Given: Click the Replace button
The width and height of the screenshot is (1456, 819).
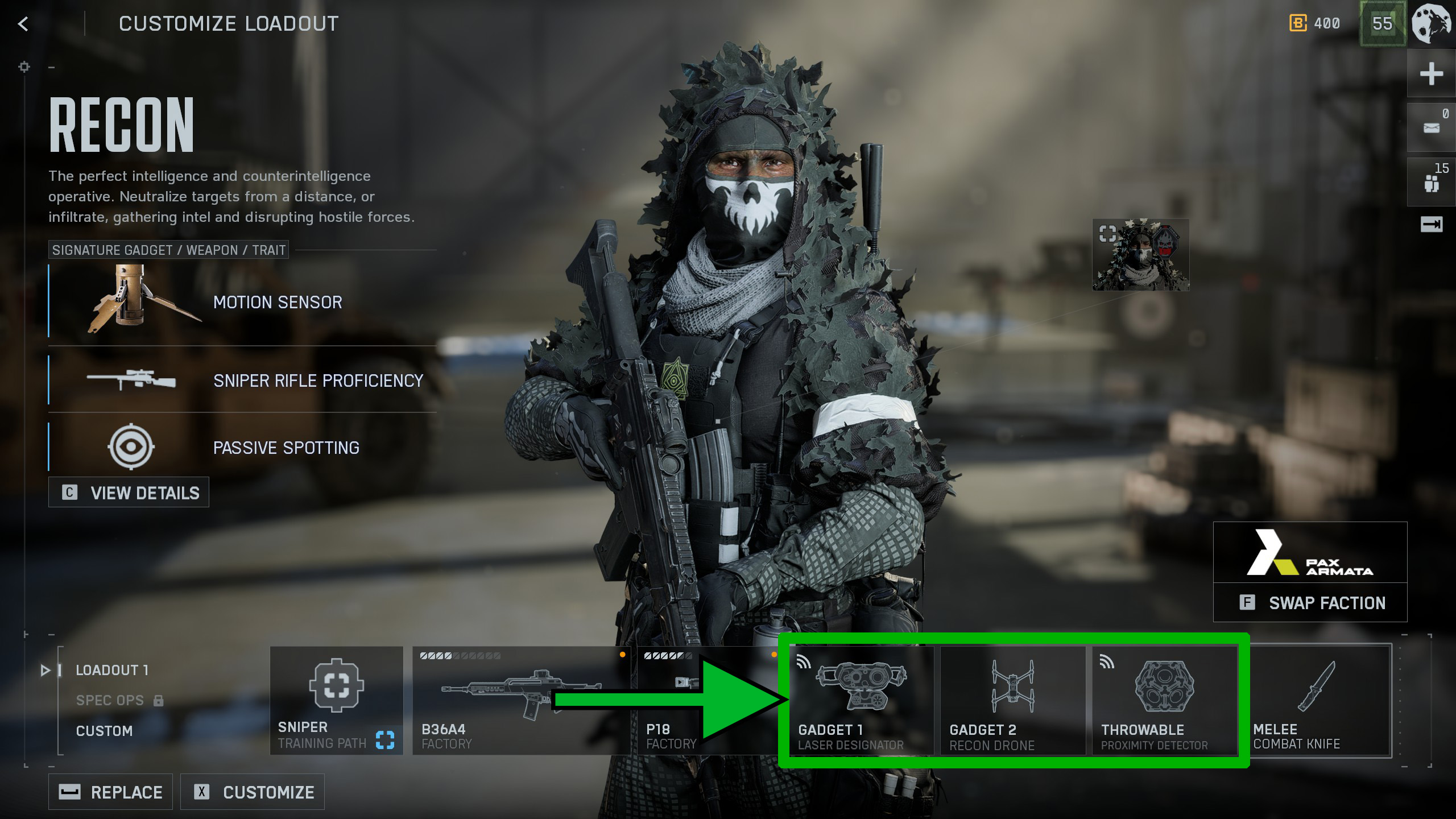Looking at the screenshot, I should pos(110,792).
